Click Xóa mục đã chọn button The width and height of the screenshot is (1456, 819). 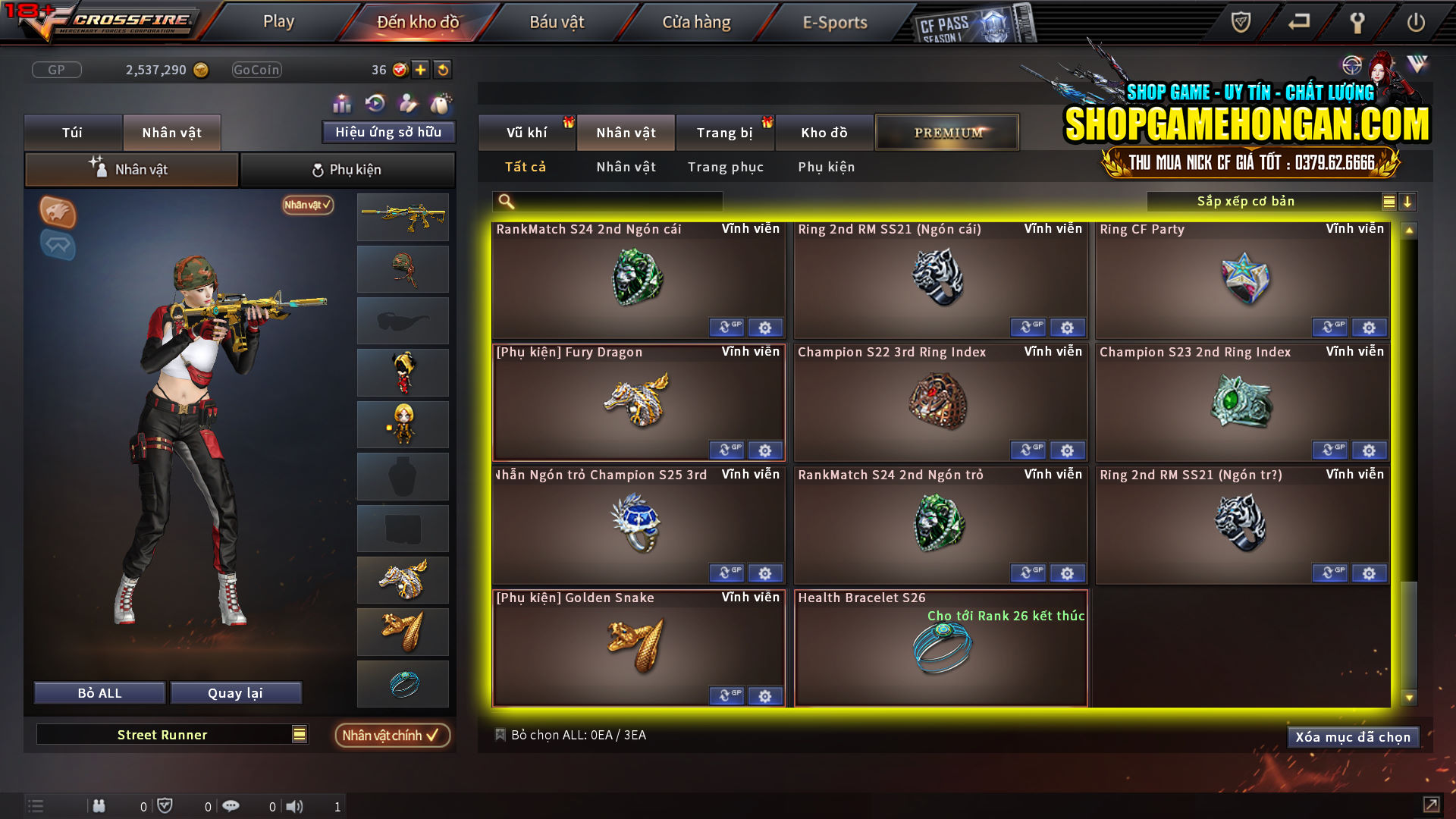[x=1353, y=736]
